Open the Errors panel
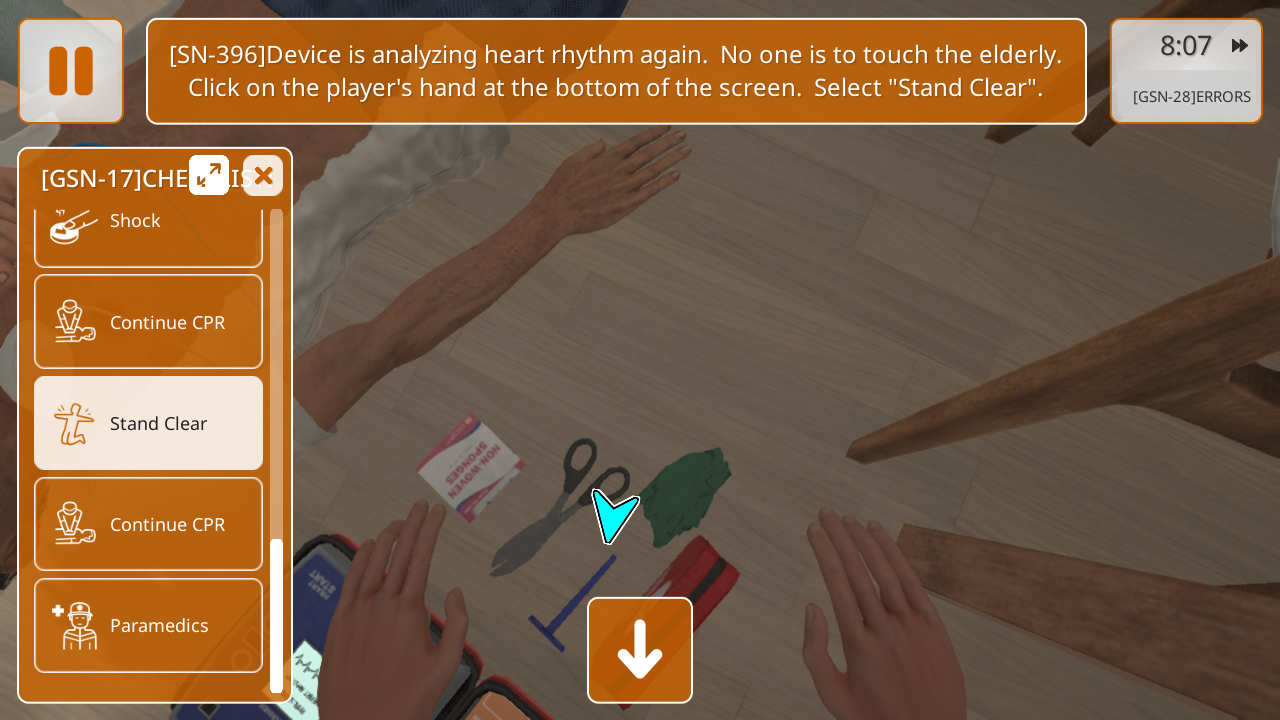 point(1191,97)
